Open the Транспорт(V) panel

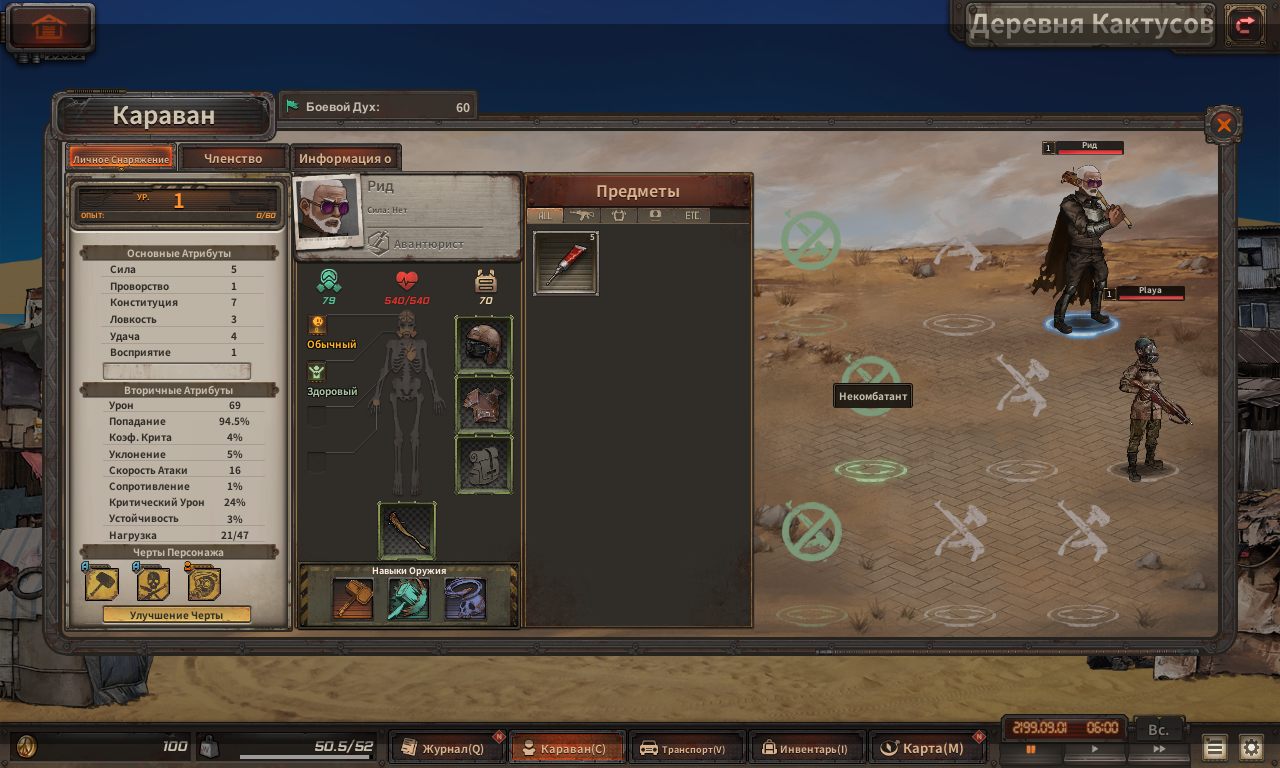pos(688,748)
